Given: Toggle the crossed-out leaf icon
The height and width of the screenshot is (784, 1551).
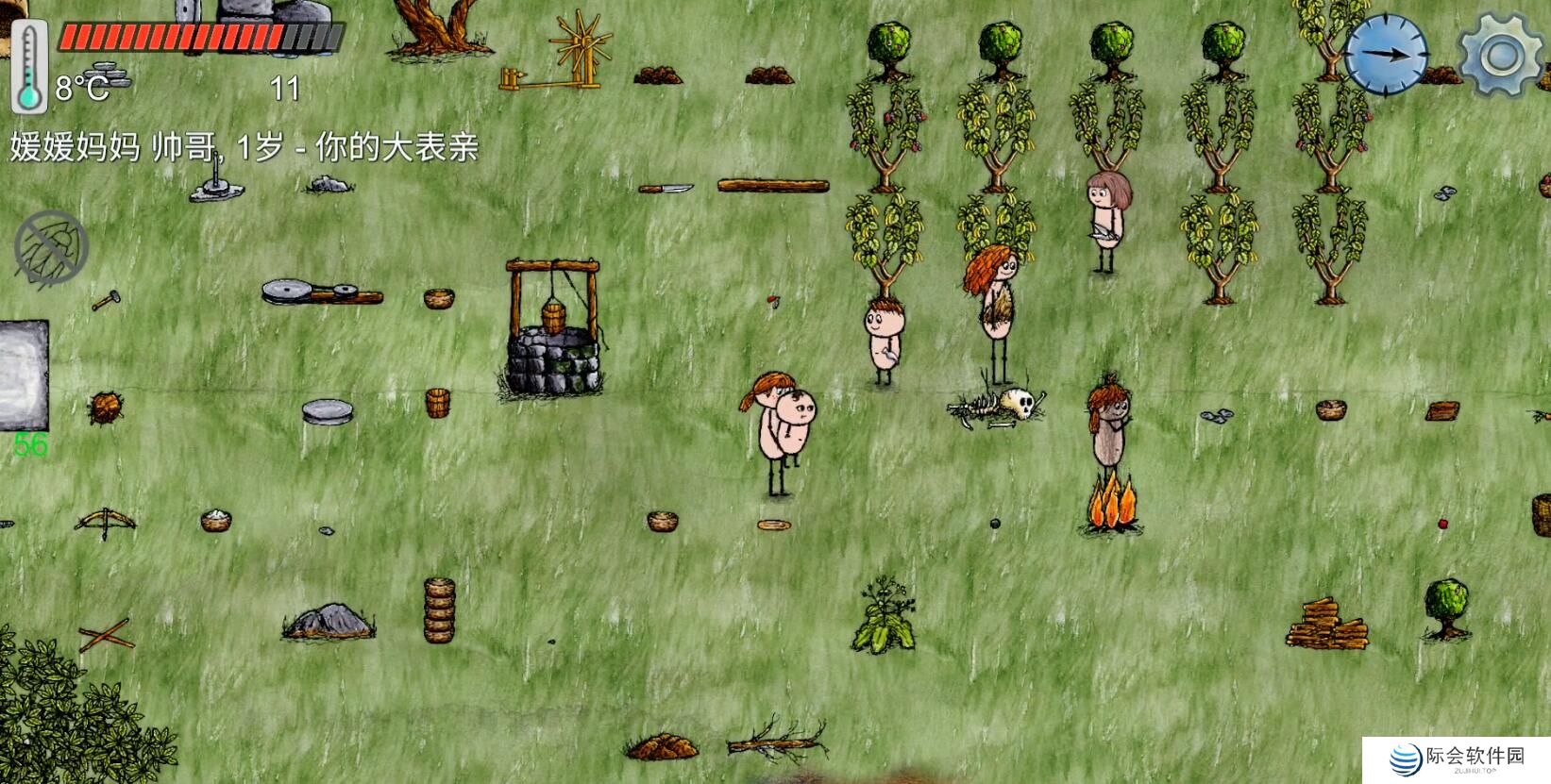Looking at the screenshot, I should pyautogui.click(x=51, y=245).
